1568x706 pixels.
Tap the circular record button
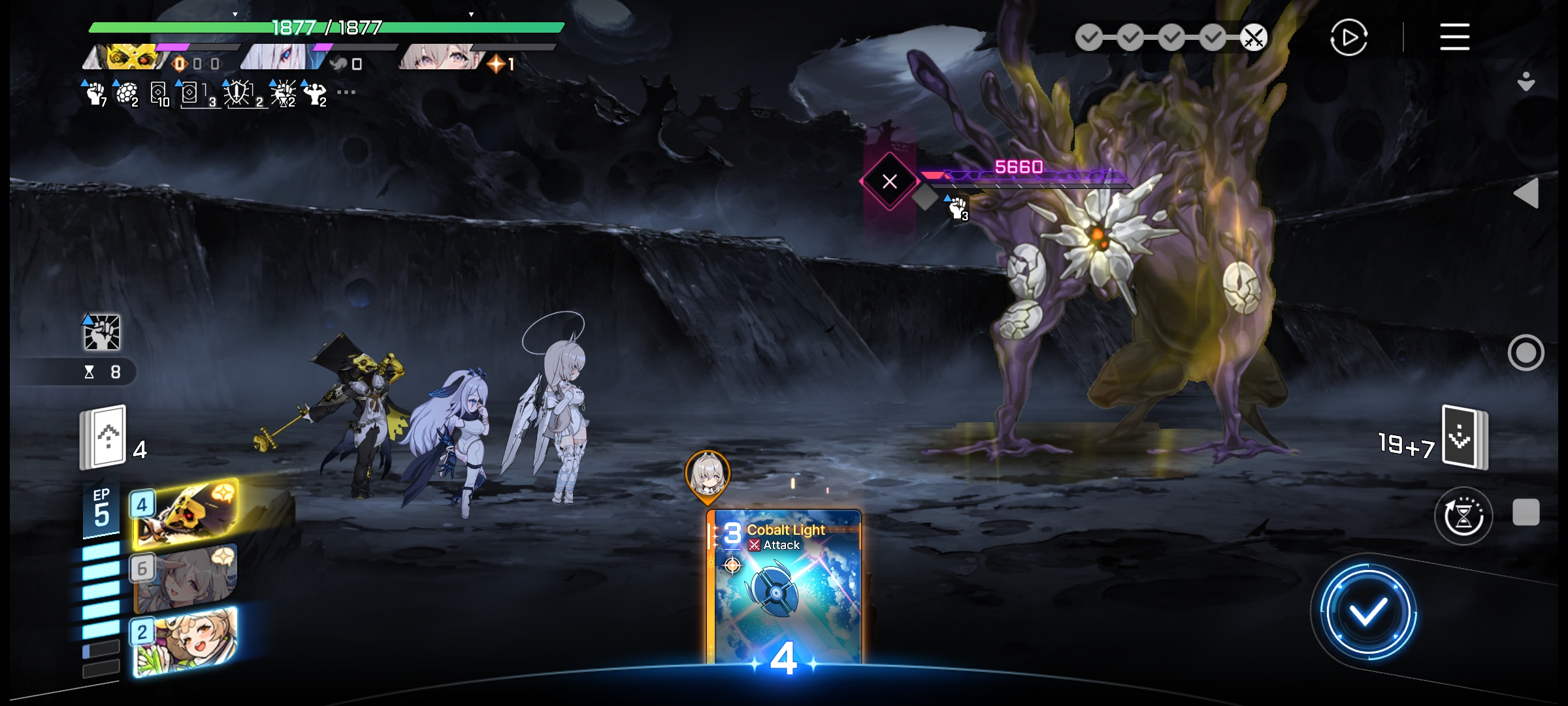pos(1526,353)
